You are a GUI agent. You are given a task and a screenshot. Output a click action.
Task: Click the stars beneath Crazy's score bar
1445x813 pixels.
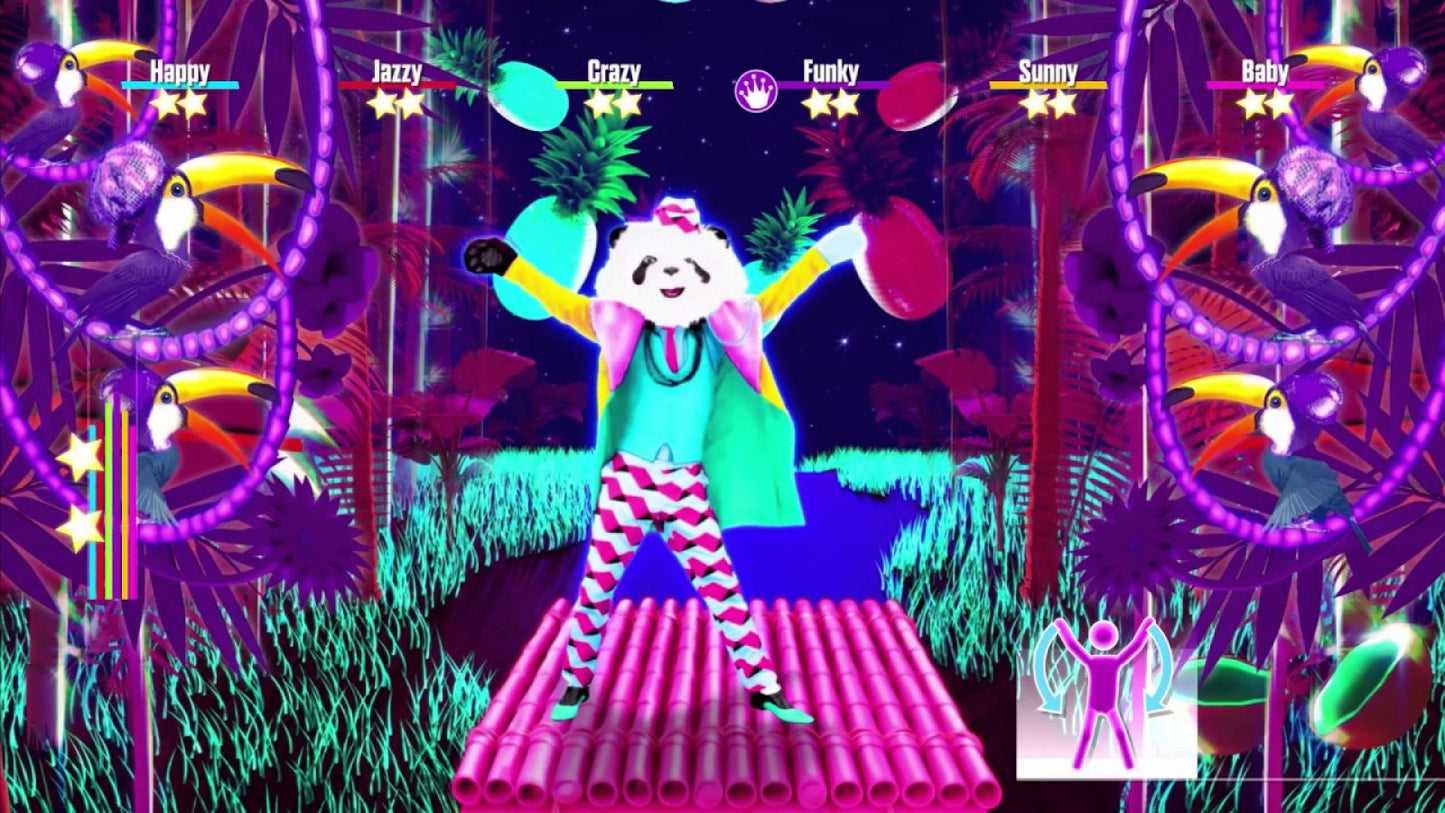pos(612,102)
